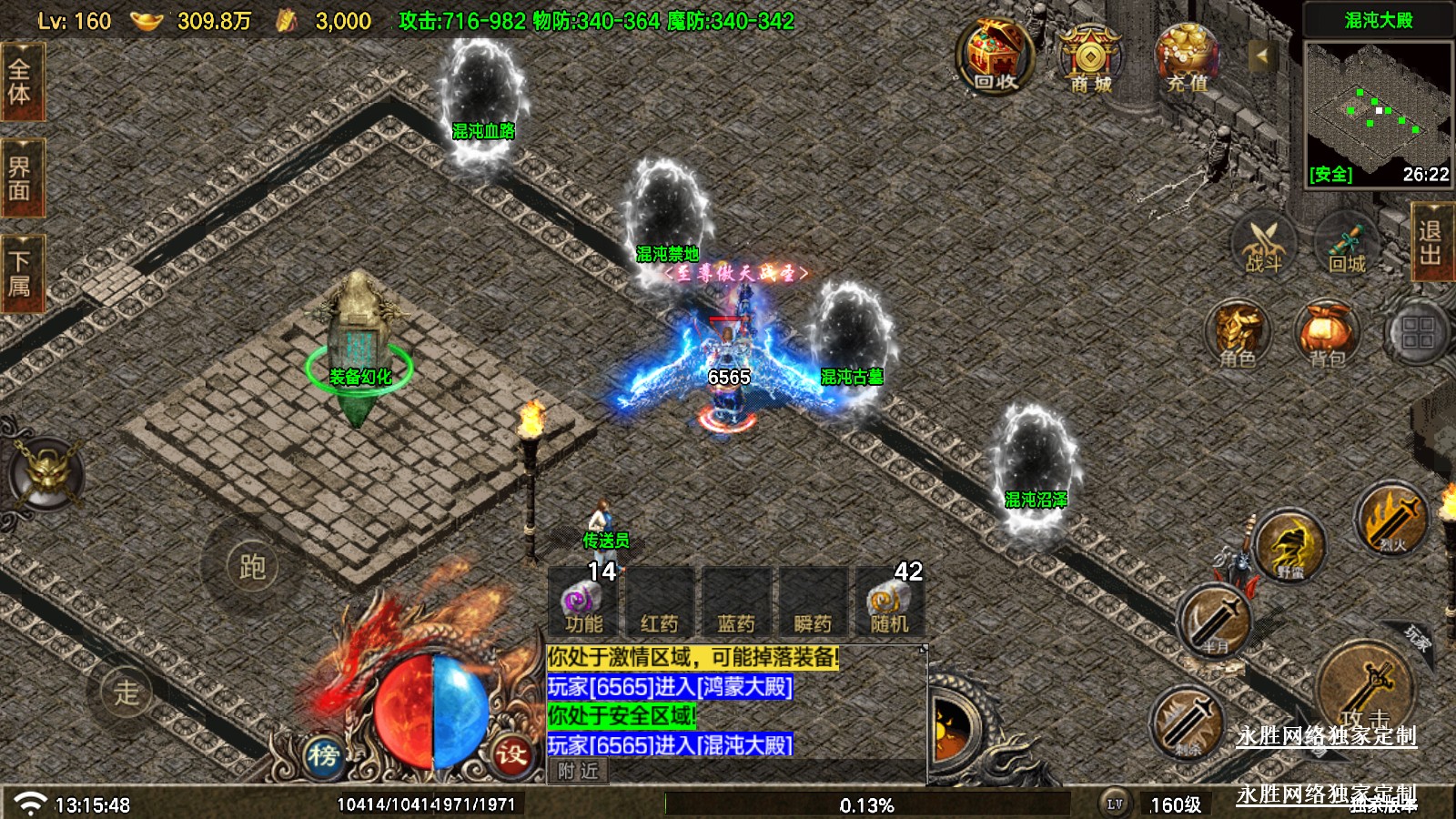1456x819 pixels.
Task: Collapse the top icon row arrow
Action: 1261,56
